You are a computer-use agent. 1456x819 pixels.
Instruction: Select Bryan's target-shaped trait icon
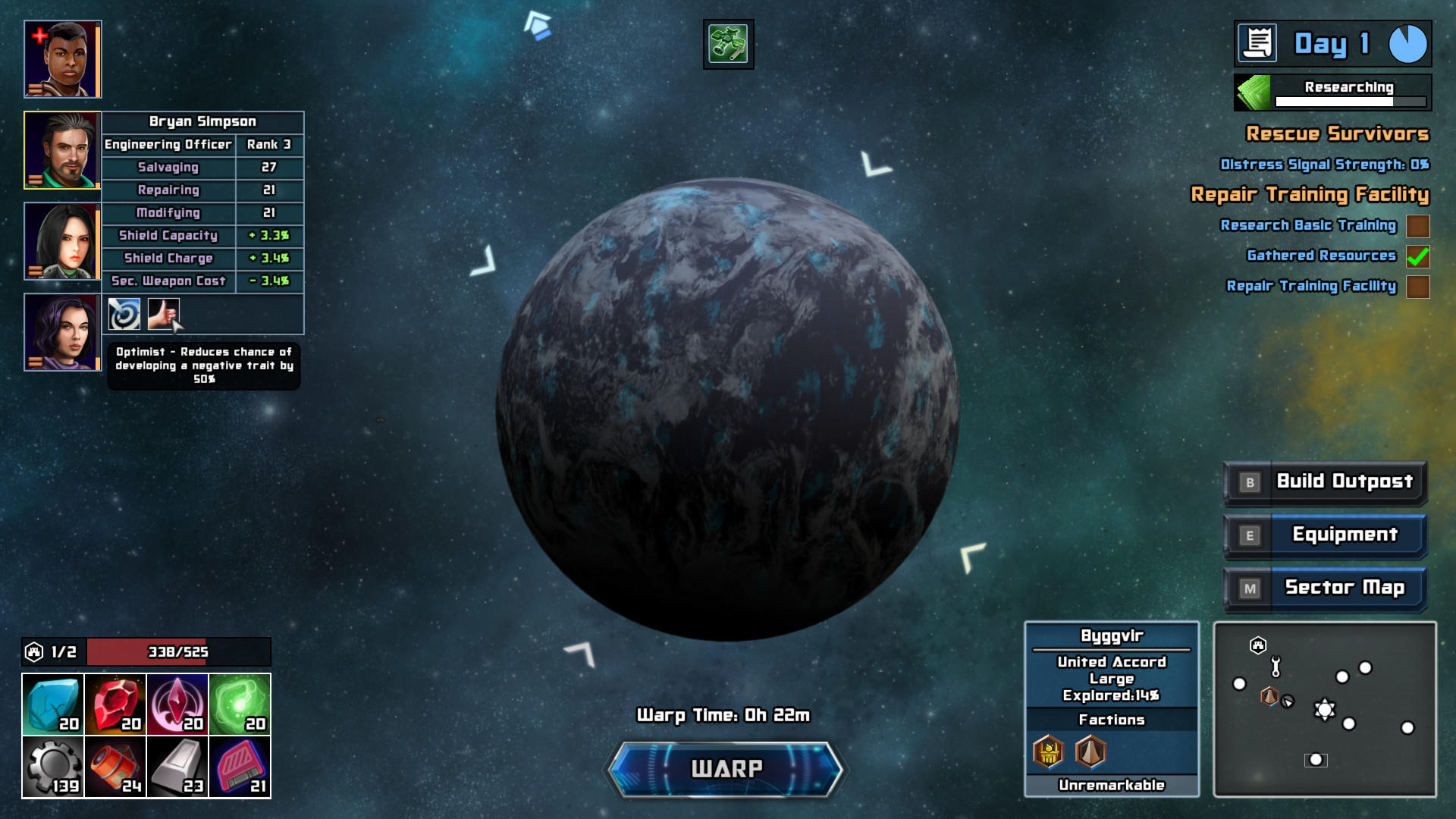coord(122,314)
